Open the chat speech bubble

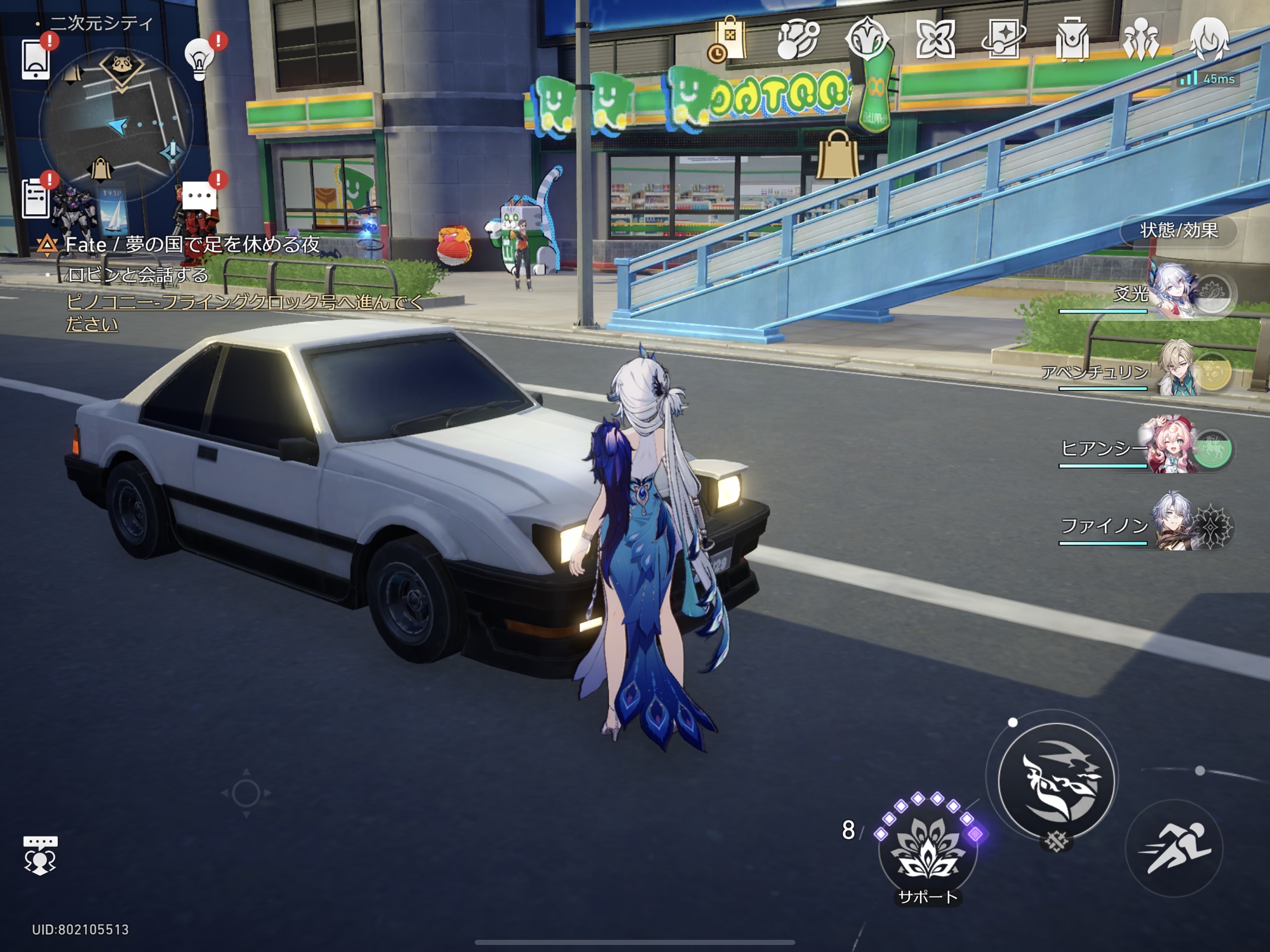coord(199,197)
